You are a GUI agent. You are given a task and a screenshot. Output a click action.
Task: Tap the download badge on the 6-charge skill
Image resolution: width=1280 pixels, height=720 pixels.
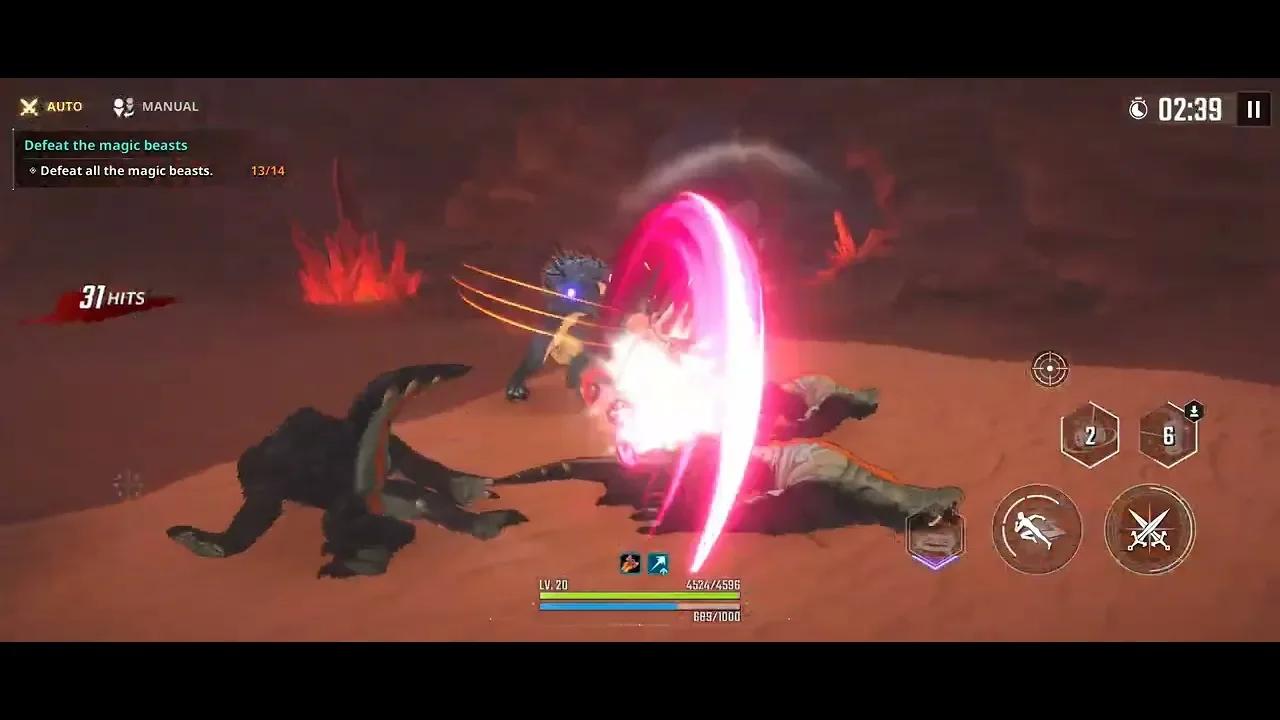click(1191, 411)
